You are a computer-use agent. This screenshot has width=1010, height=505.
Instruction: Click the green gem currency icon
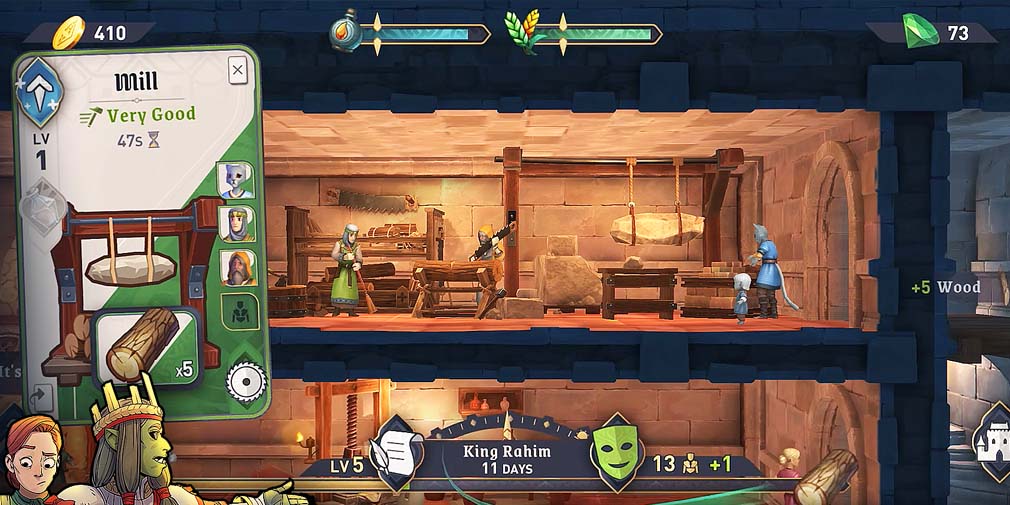point(920,31)
